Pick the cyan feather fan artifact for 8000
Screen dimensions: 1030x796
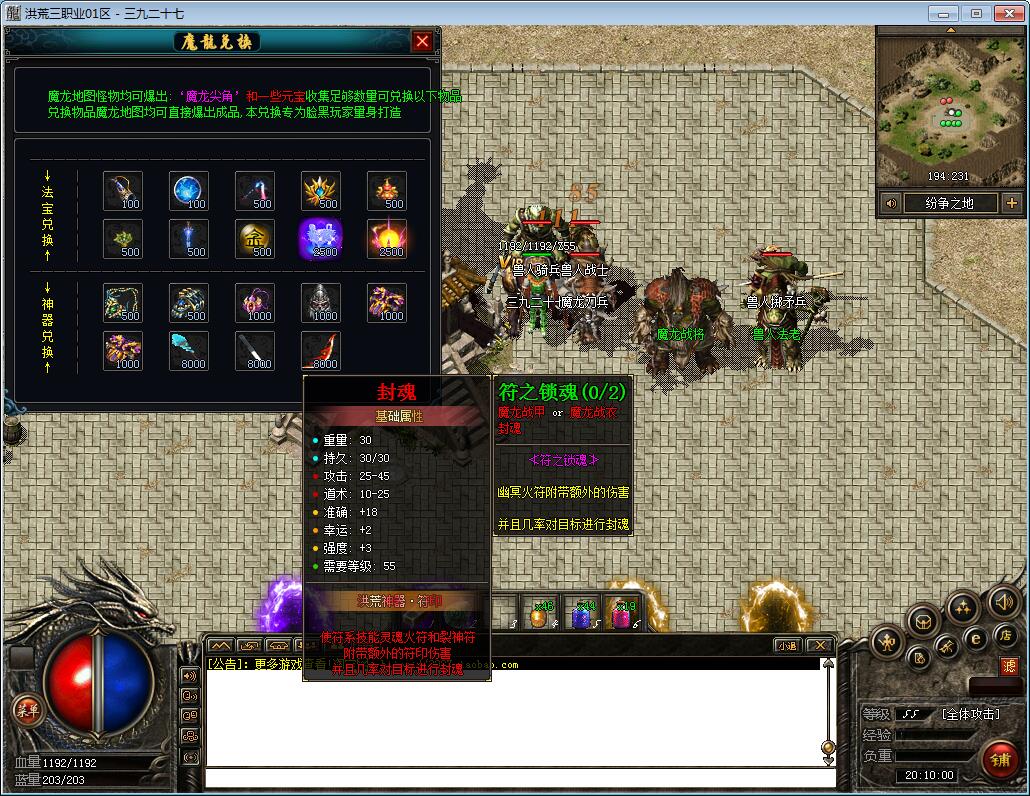point(189,350)
